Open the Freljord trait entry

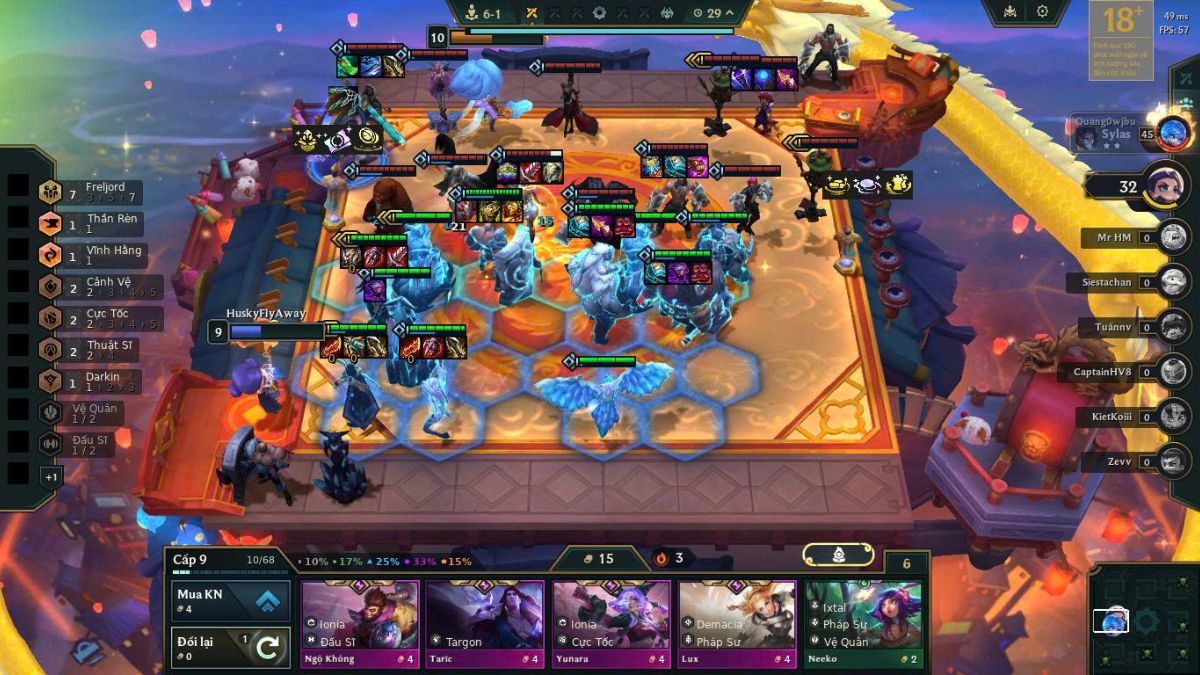pyautogui.click(x=90, y=192)
